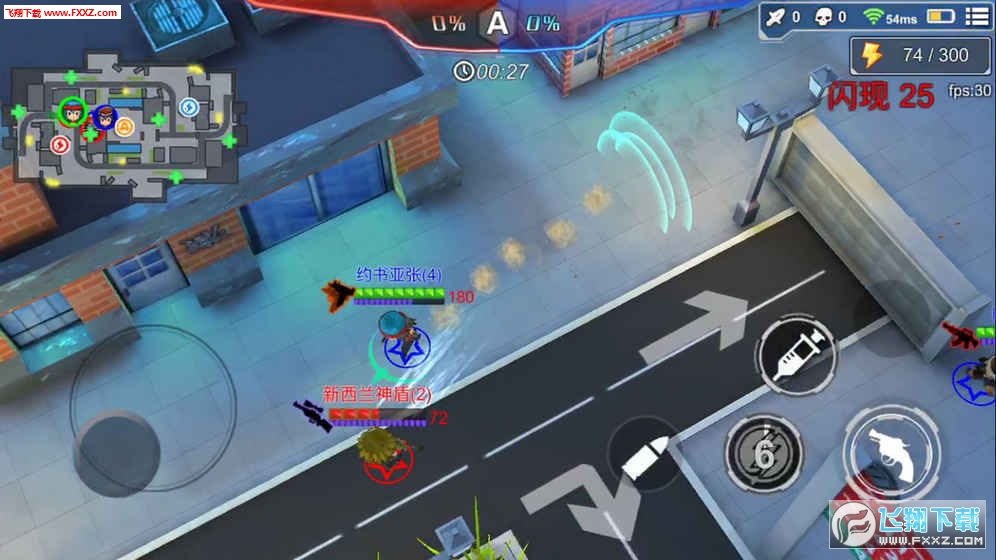Open the hamburger menu in top-right corner
Image resolution: width=996 pixels, height=560 pixels.
(976, 16)
